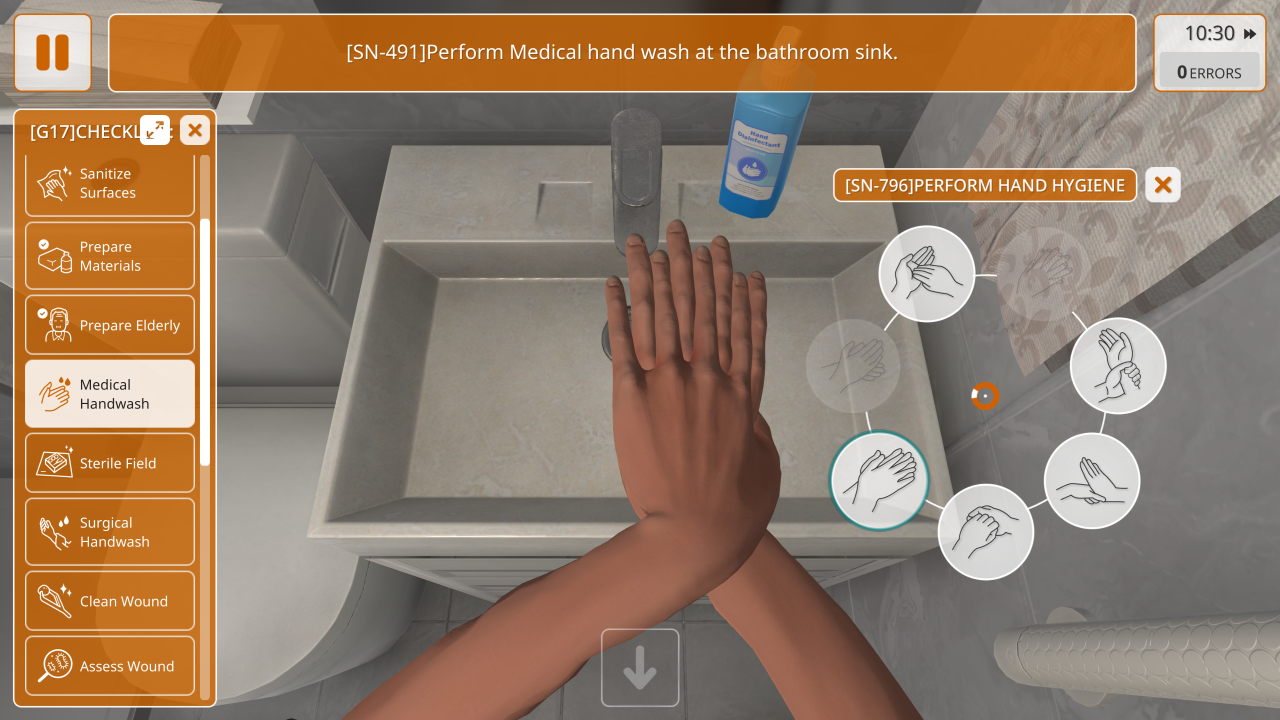Choose the wrist-washing hand hygiene step

(x=1118, y=366)
